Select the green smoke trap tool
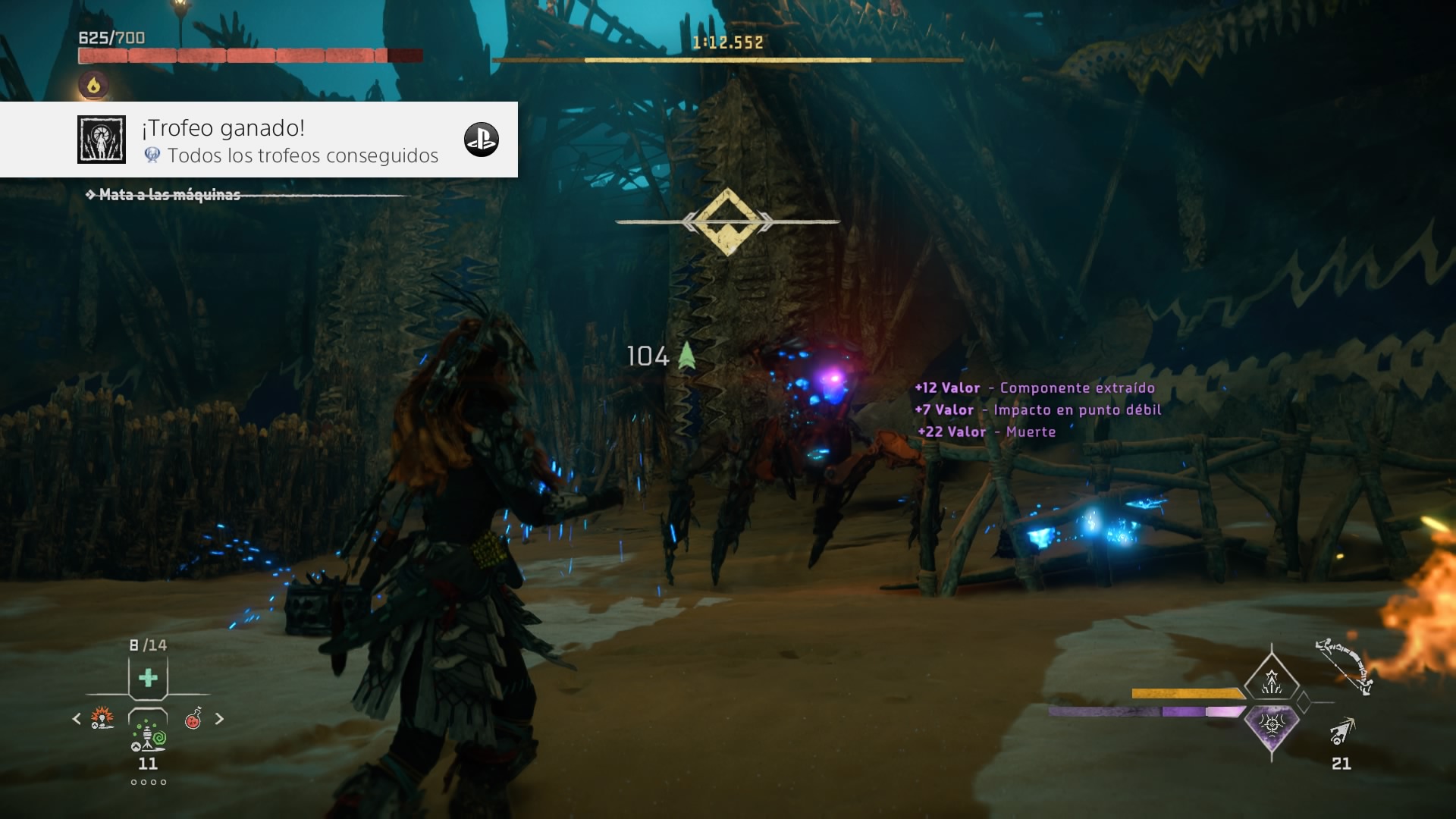The height and width of the screenshot is (819, 1456). [x=148, y=735]
